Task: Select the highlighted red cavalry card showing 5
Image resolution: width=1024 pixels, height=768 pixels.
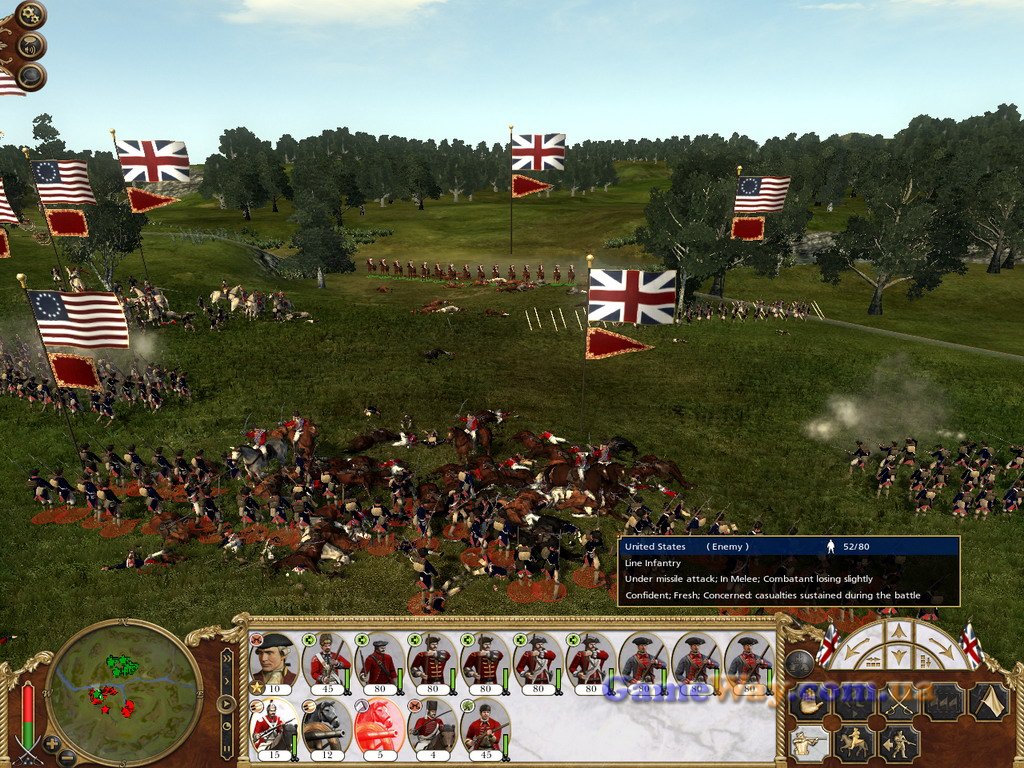Action: (x=379, y=725)
